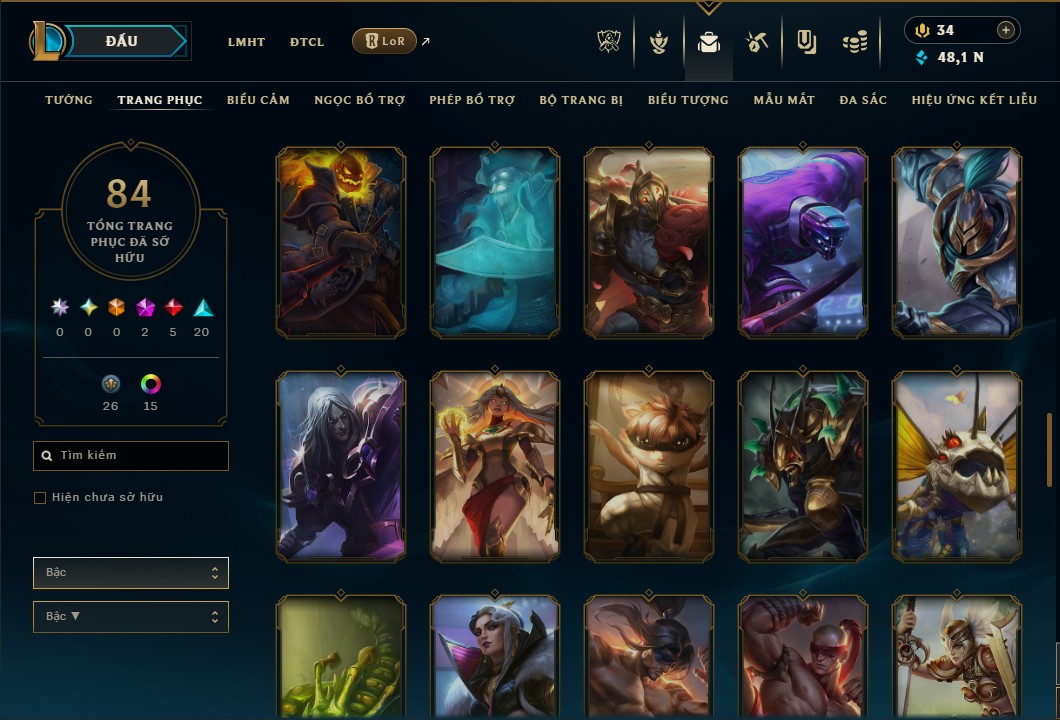Add RP with the plus button

coord(1006,30)
